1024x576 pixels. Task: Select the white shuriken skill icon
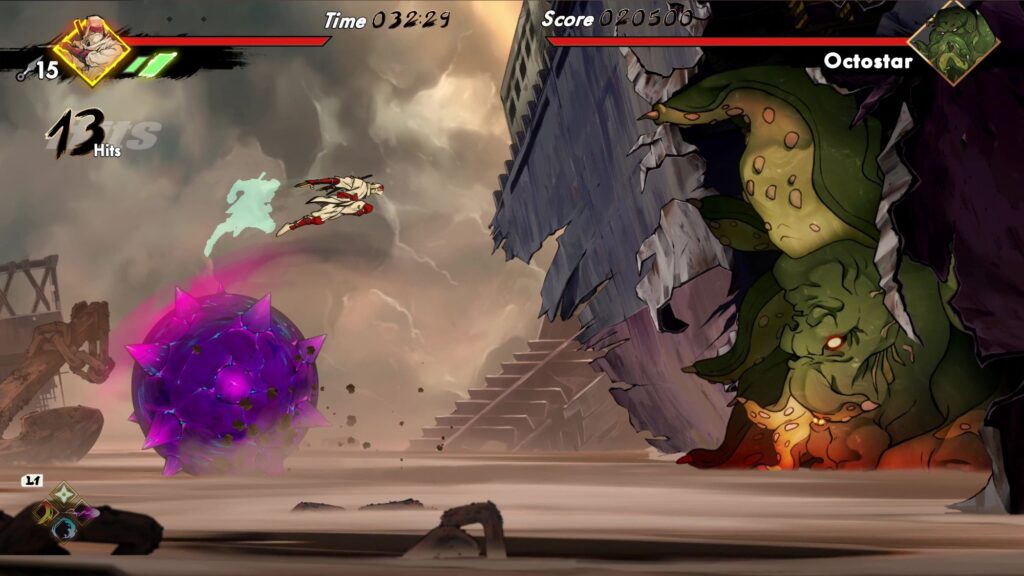[64, 494]
